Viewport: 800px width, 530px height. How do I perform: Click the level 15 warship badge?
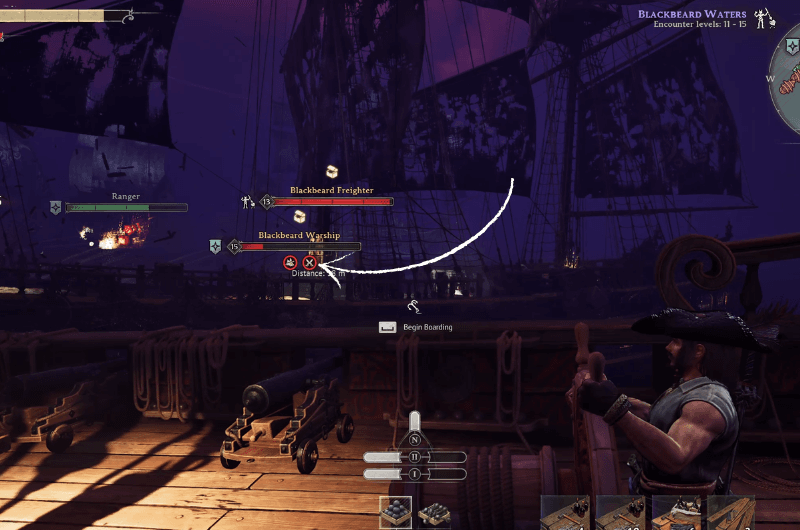point(235,246)
